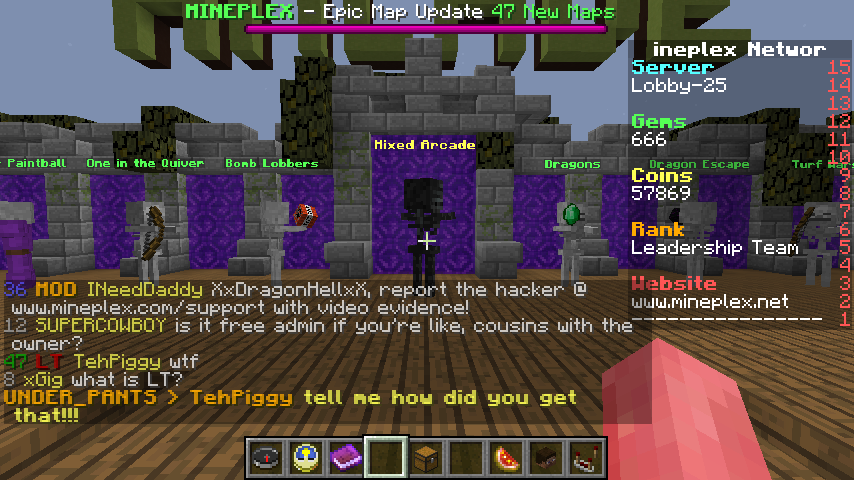The width and height of the screenshot is (854, 480).
Task: Choose the redstone comparator hotbar slot
Action: 585,457
